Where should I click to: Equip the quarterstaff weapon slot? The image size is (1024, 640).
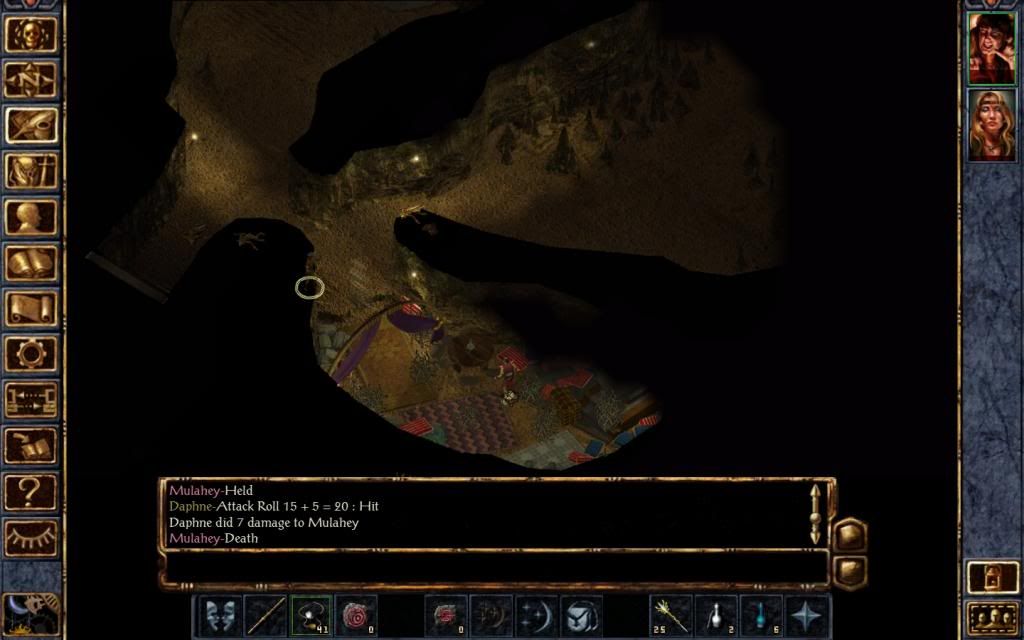(265, 616)
